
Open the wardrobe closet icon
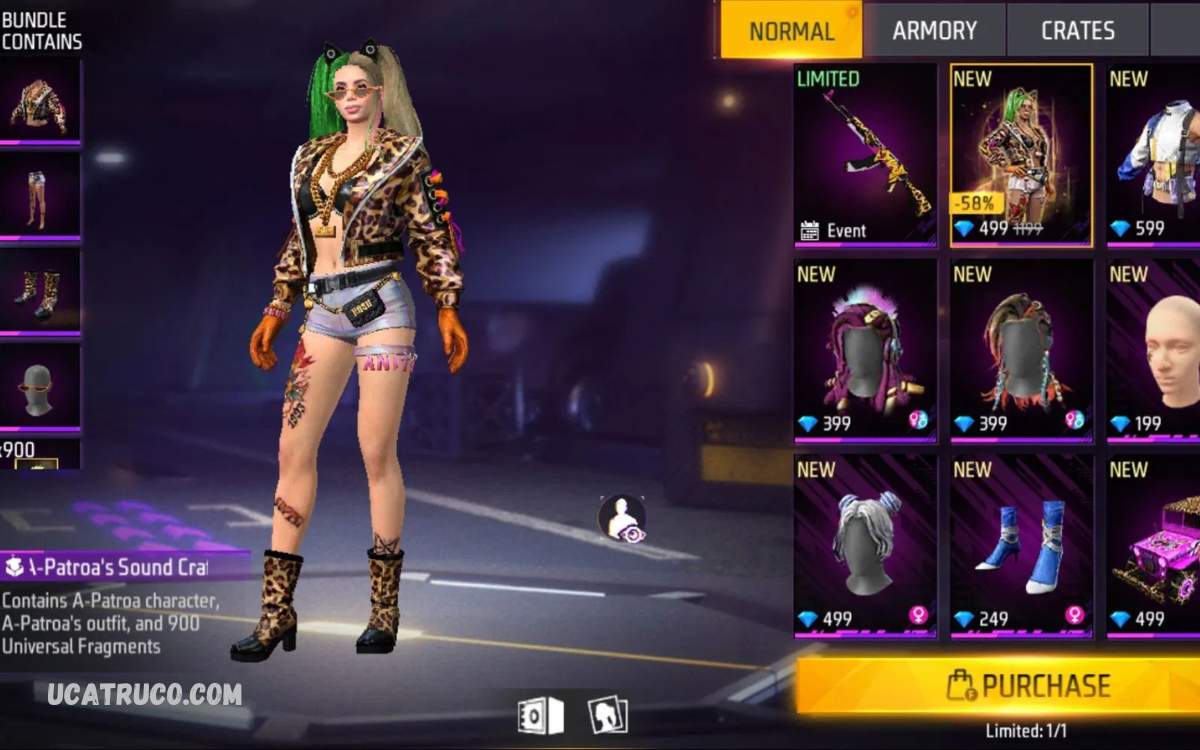pos(541,716)
